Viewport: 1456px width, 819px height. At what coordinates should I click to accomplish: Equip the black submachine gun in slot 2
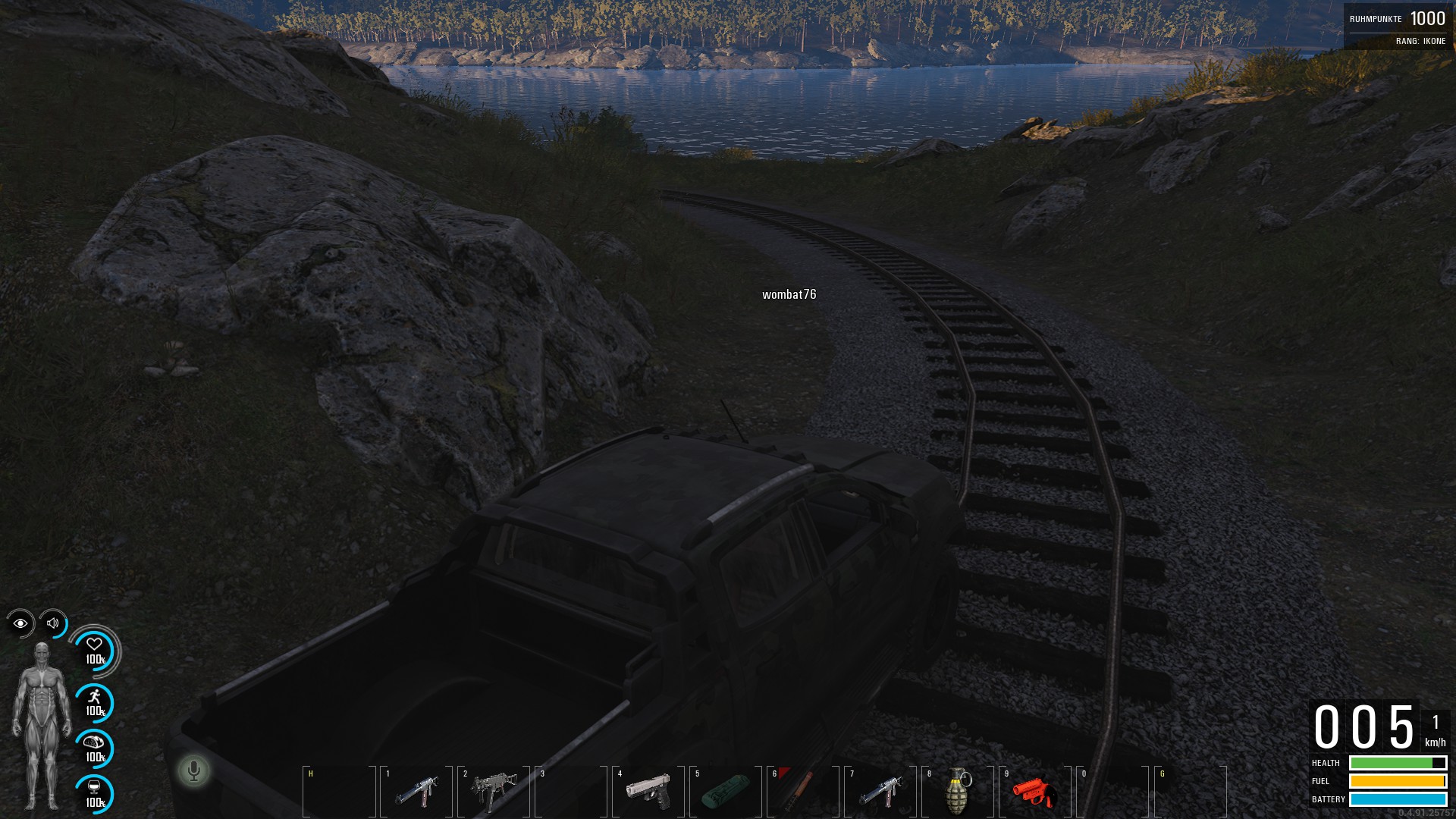[x=494, y=791]
